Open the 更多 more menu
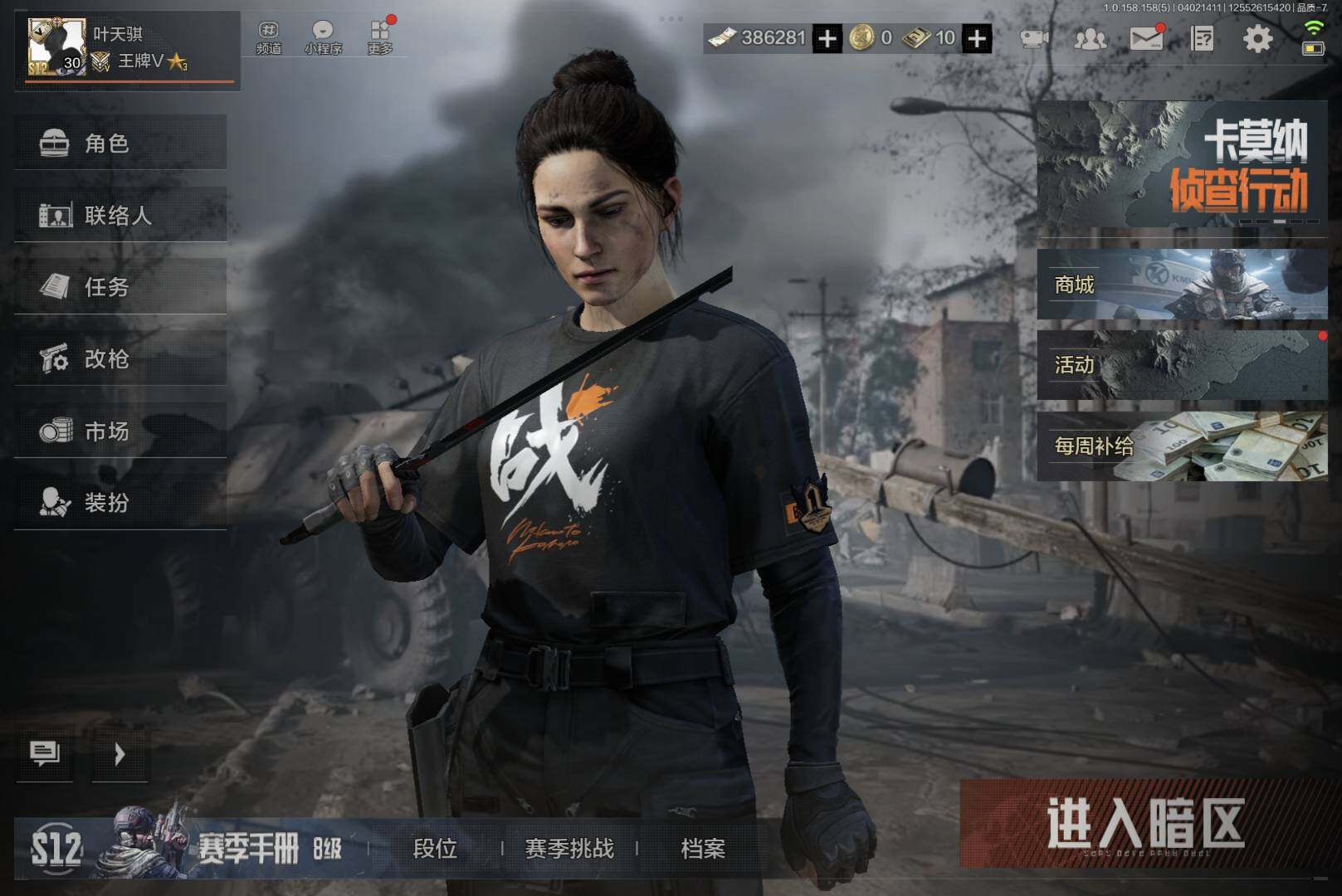1342x896 pixels. click(380, 38)
